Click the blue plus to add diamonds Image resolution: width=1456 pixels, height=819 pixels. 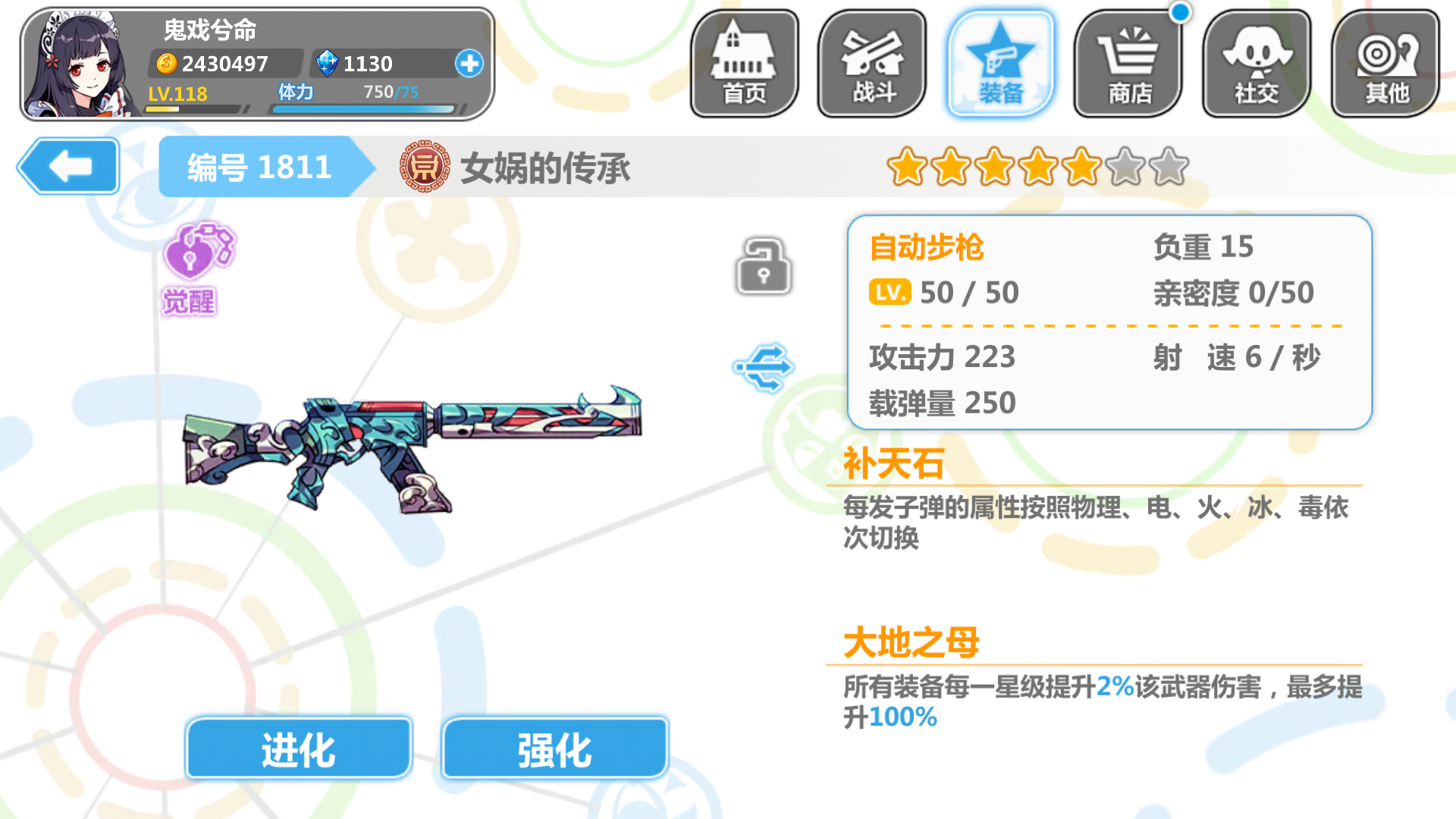[x=469, y=64]
